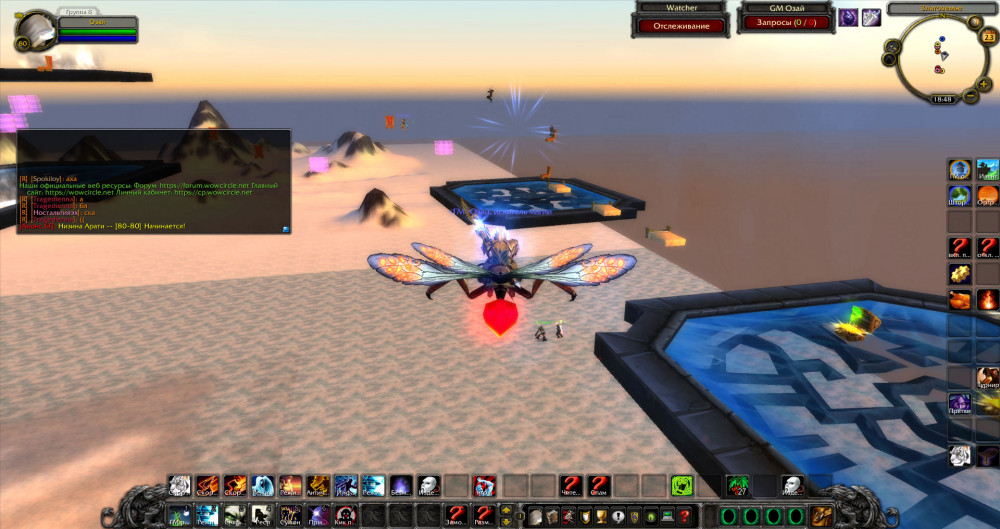The image size is (1000, 529).
Task: Open the backpack bag slot
Action: pos(824,515)
